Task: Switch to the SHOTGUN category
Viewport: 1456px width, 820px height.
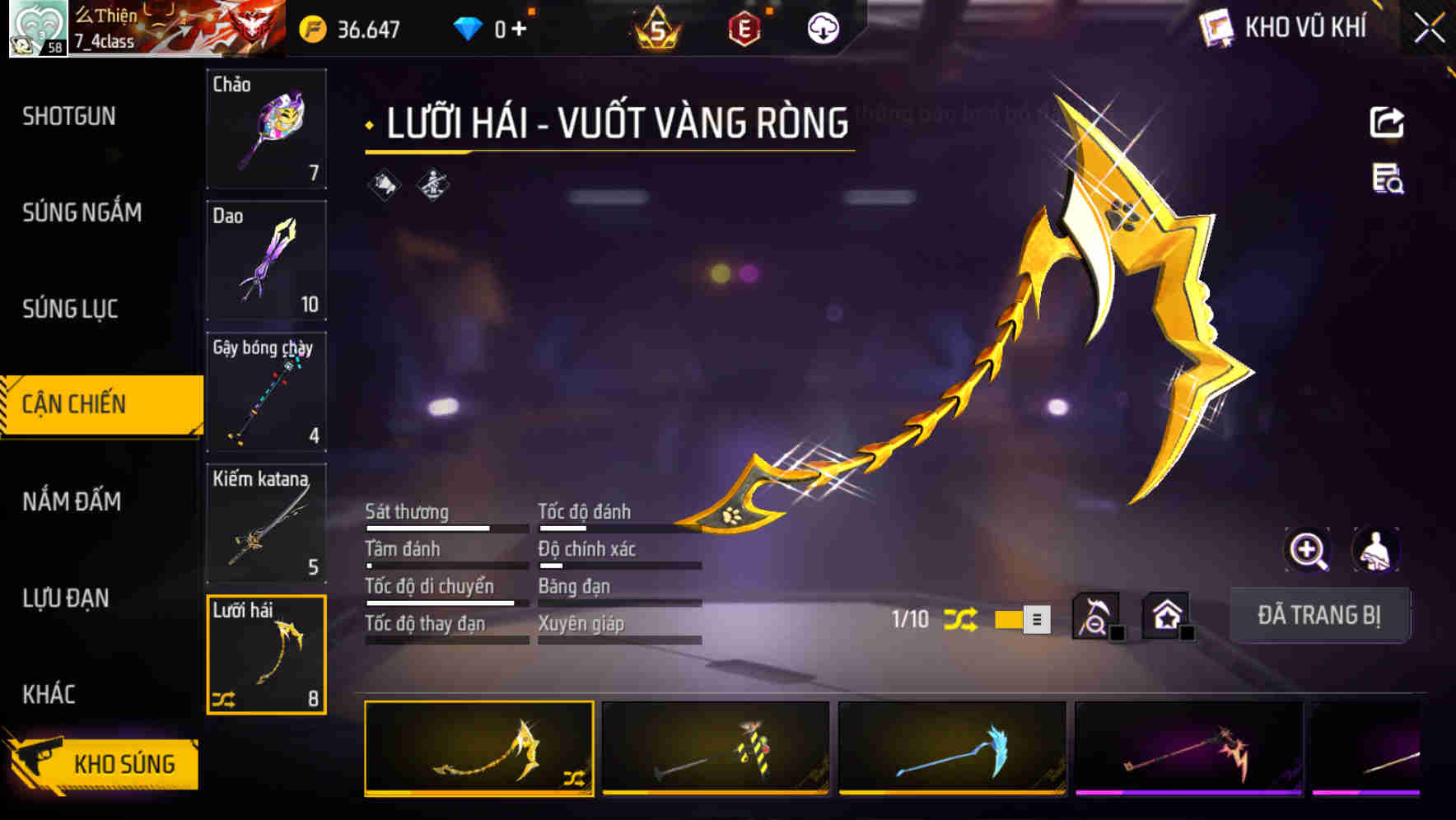Action: [68, 116]
